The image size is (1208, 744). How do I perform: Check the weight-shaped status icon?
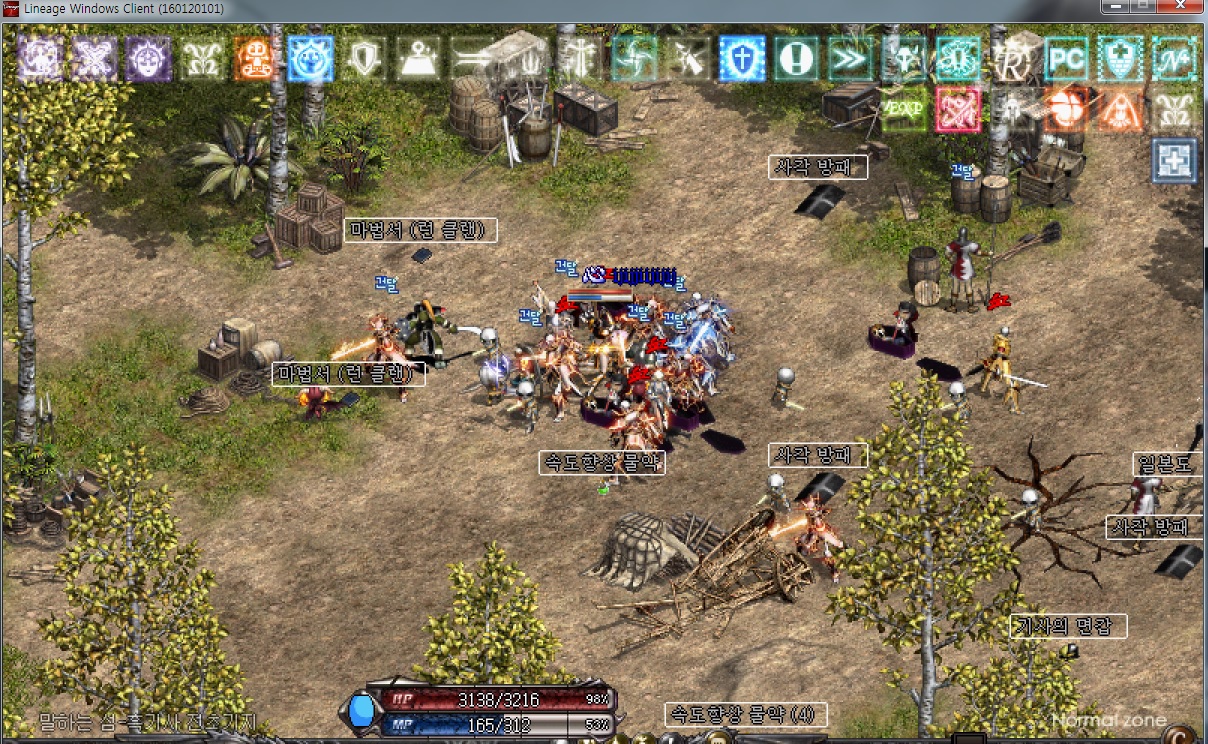pyautogui.click(x=418, y=59)
